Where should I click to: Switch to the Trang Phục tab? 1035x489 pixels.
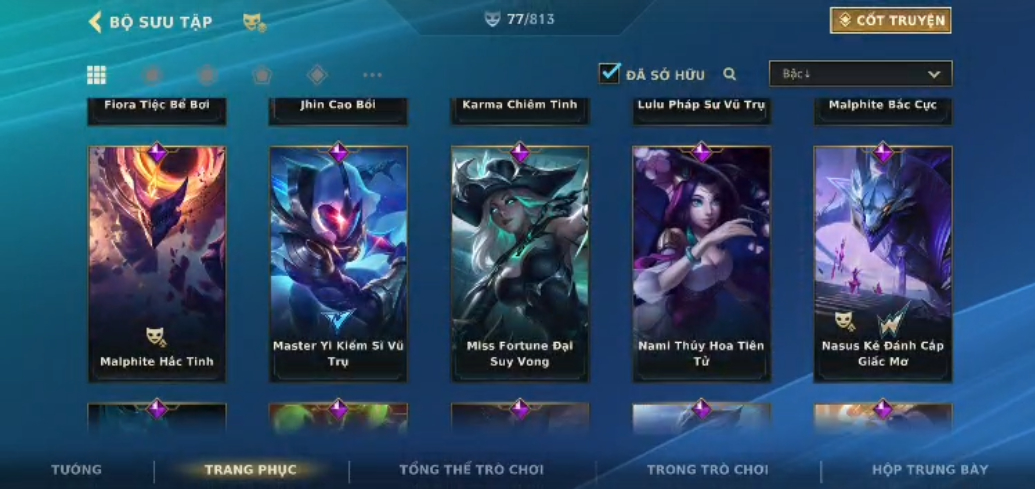(251, 469)
